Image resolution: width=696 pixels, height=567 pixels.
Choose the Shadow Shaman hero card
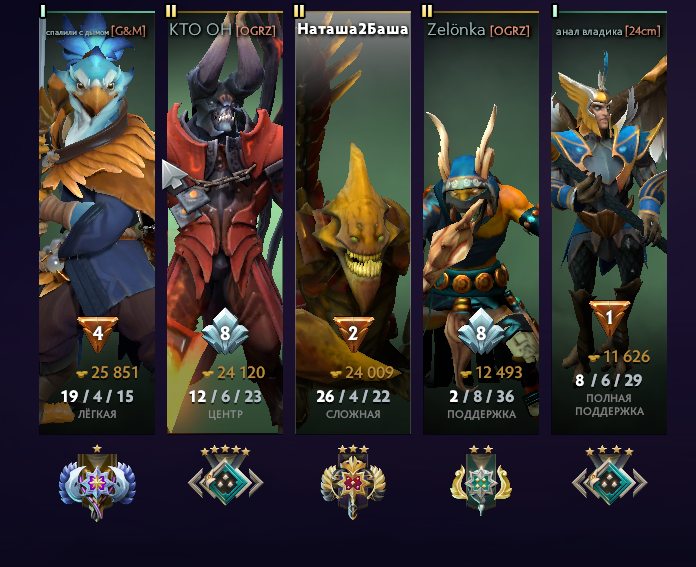click(x=481, y=200)
